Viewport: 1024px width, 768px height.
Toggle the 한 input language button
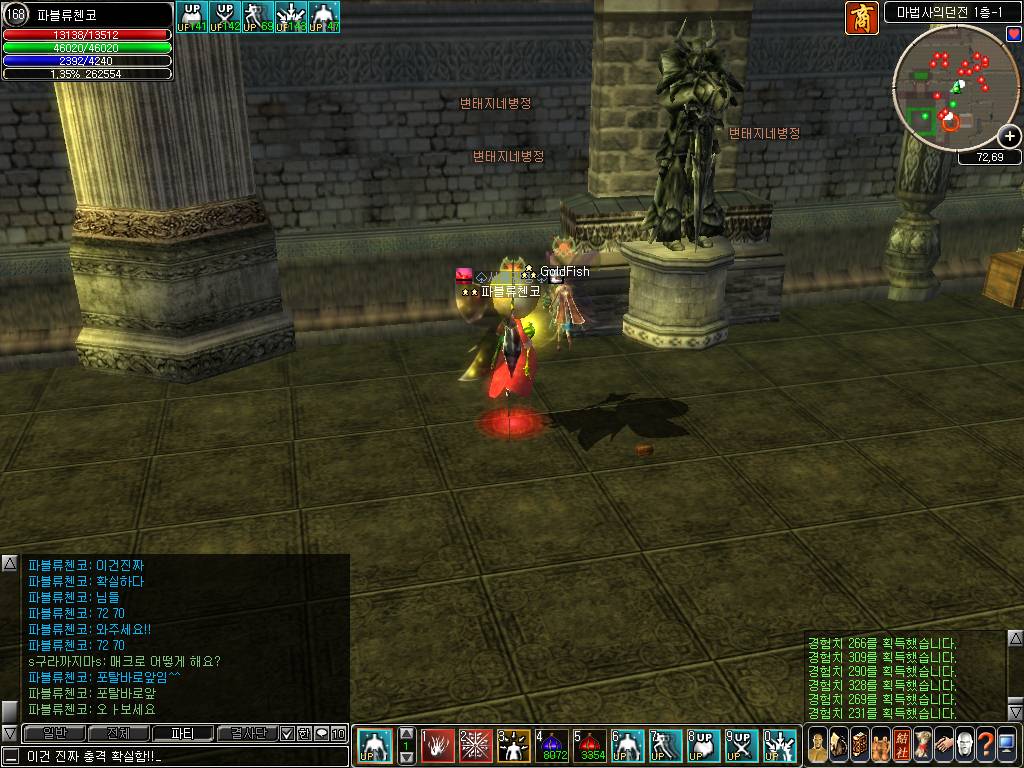[303, 733]
